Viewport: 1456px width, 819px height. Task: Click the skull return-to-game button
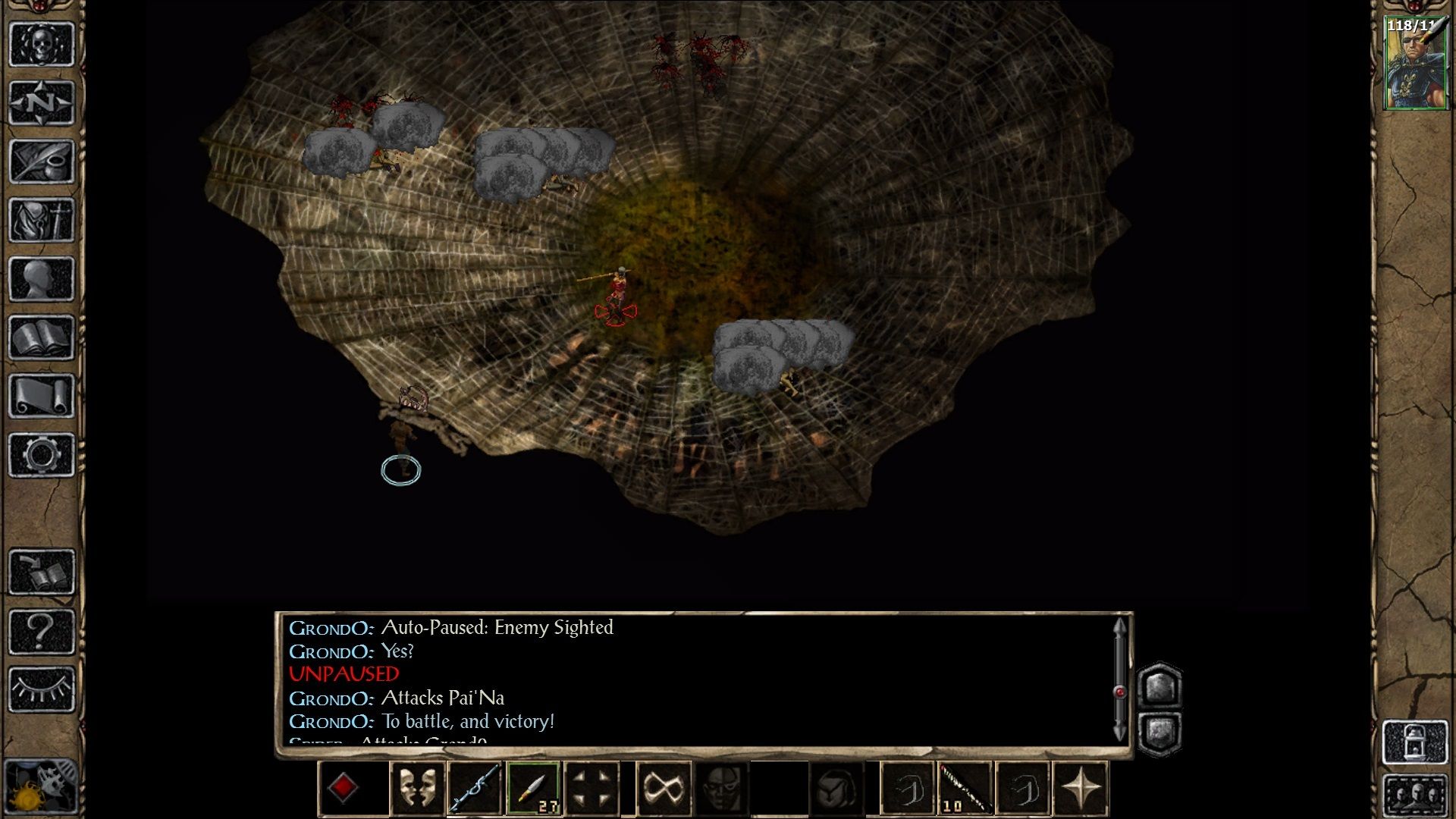(42, 44)
